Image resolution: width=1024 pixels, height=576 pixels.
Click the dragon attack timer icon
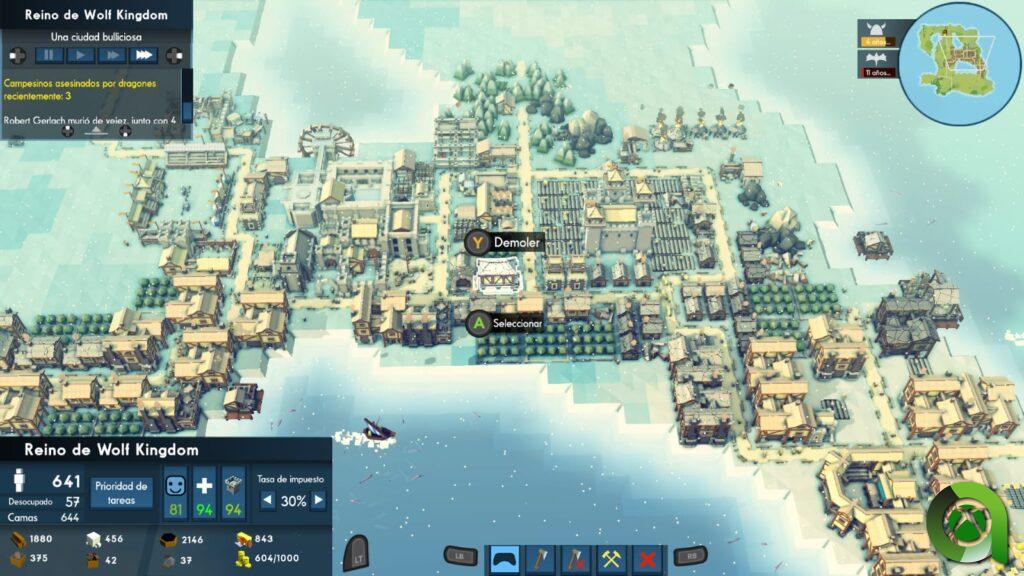click(878, 64)
